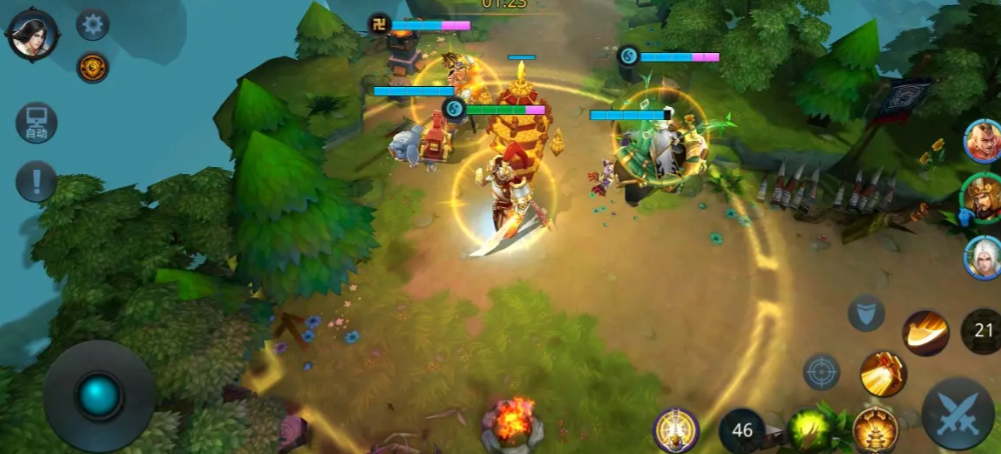Tap the skill on 46 second cooldown

point(742,431)
